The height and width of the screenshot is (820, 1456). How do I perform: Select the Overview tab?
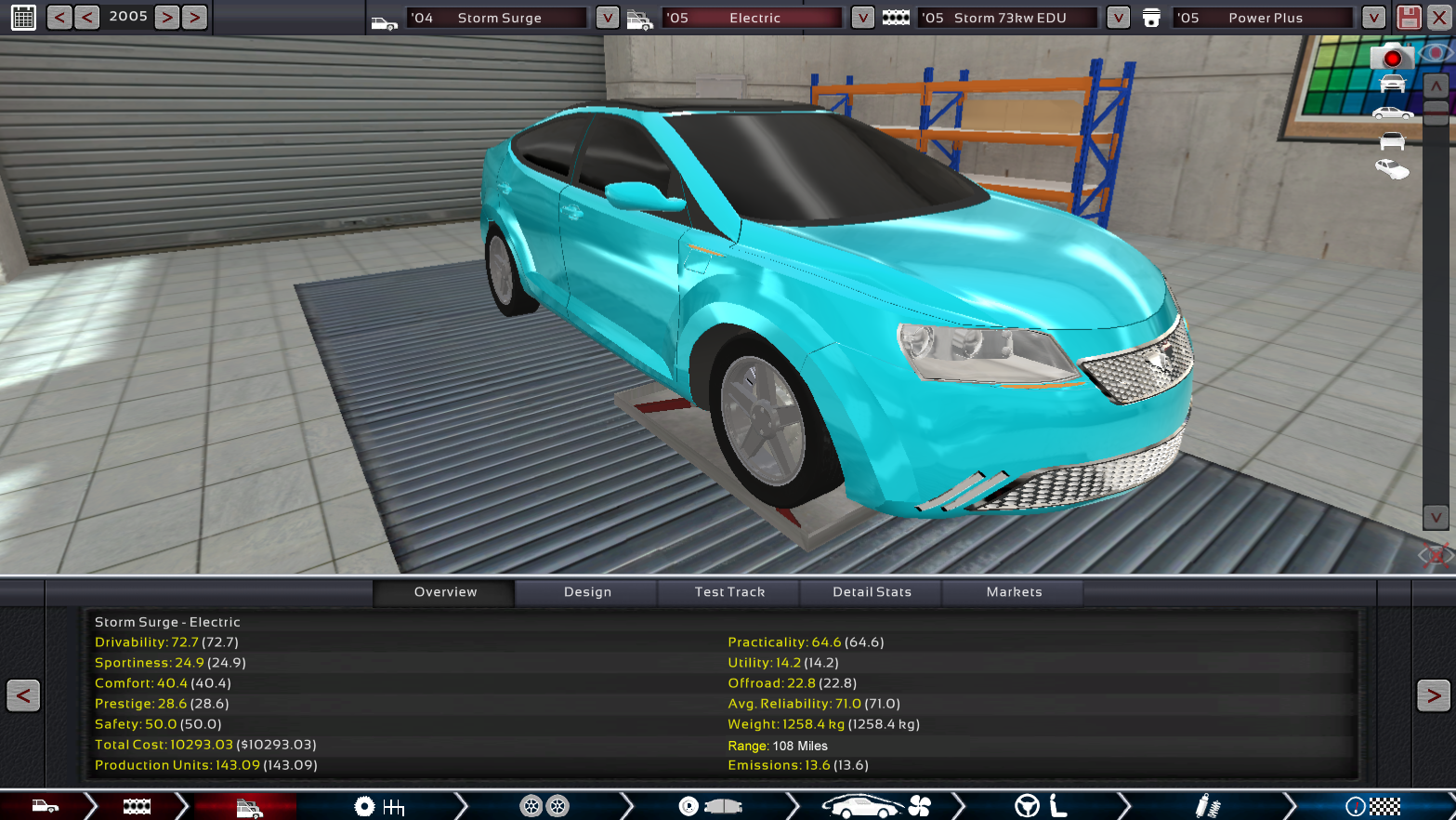(x=445, y=592)
